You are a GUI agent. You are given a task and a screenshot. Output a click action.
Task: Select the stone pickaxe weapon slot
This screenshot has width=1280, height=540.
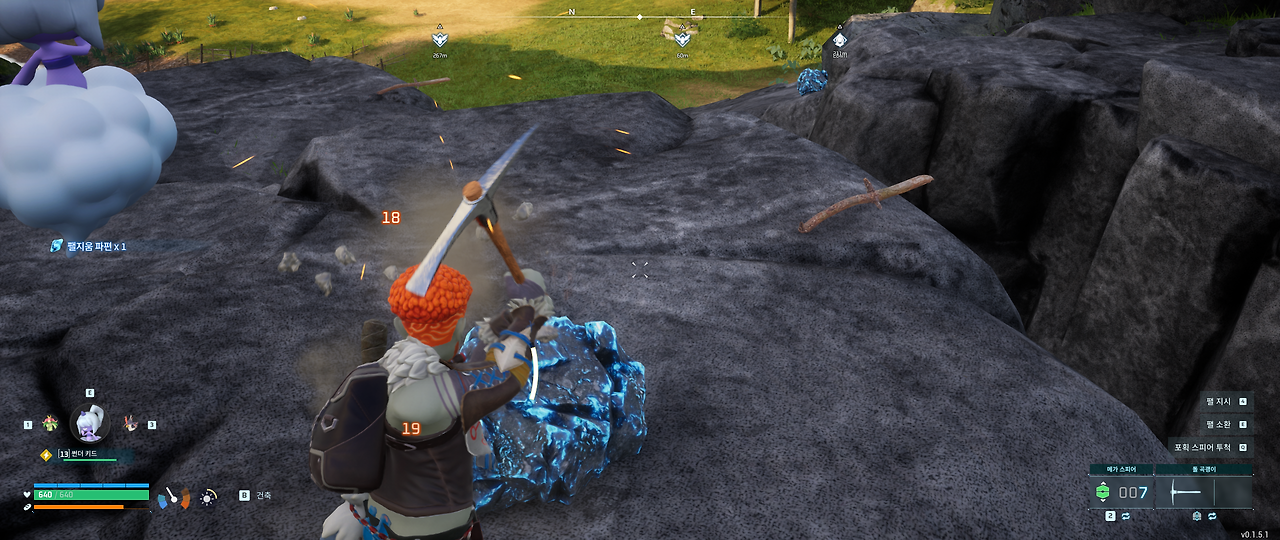click(1203, 492)
